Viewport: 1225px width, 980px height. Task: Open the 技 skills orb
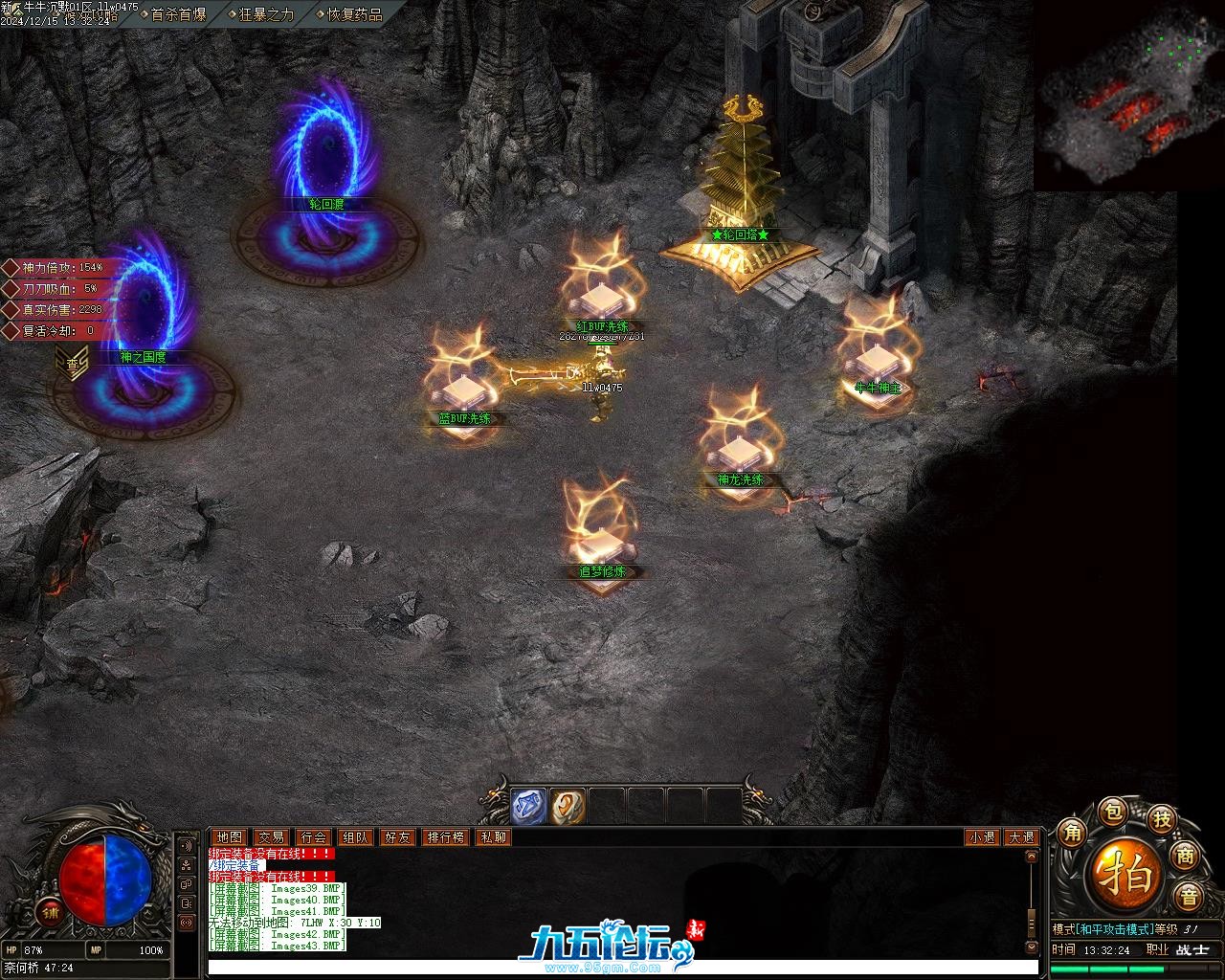pyautogui.click(x=1161, y=818)
